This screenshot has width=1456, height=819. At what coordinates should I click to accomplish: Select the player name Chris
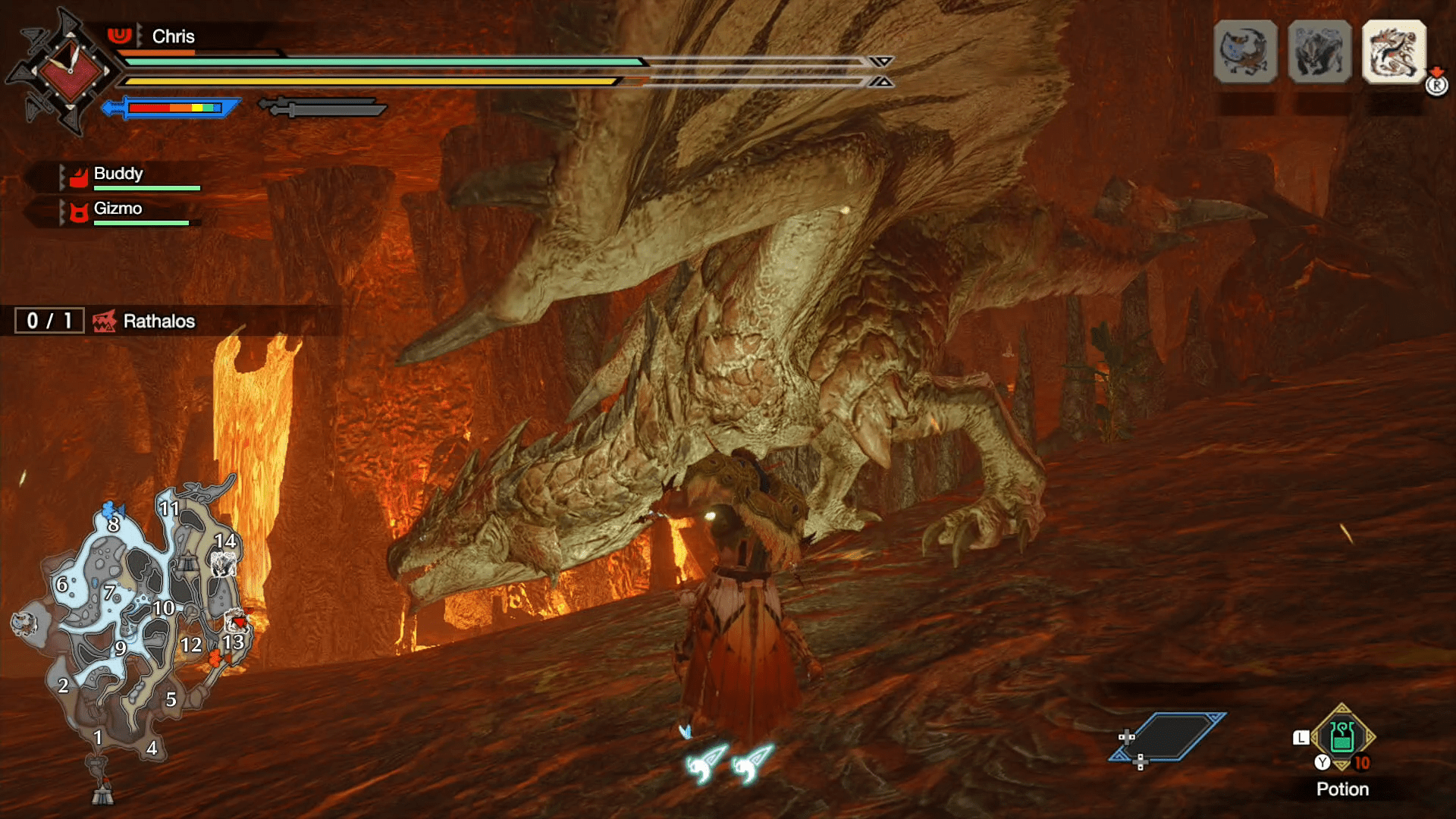pos(172,36)
